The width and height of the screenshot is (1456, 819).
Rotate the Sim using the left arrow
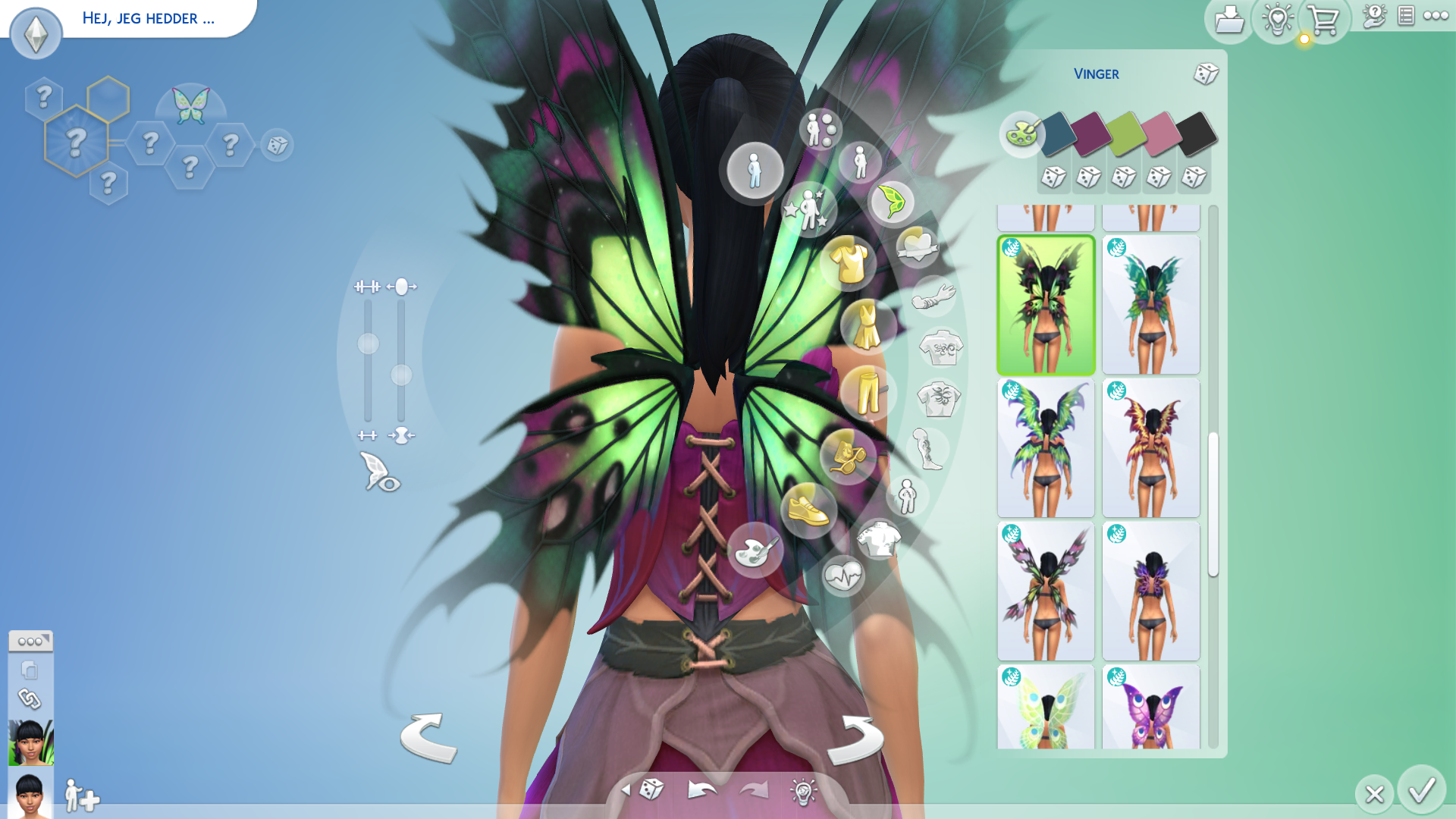428,737
